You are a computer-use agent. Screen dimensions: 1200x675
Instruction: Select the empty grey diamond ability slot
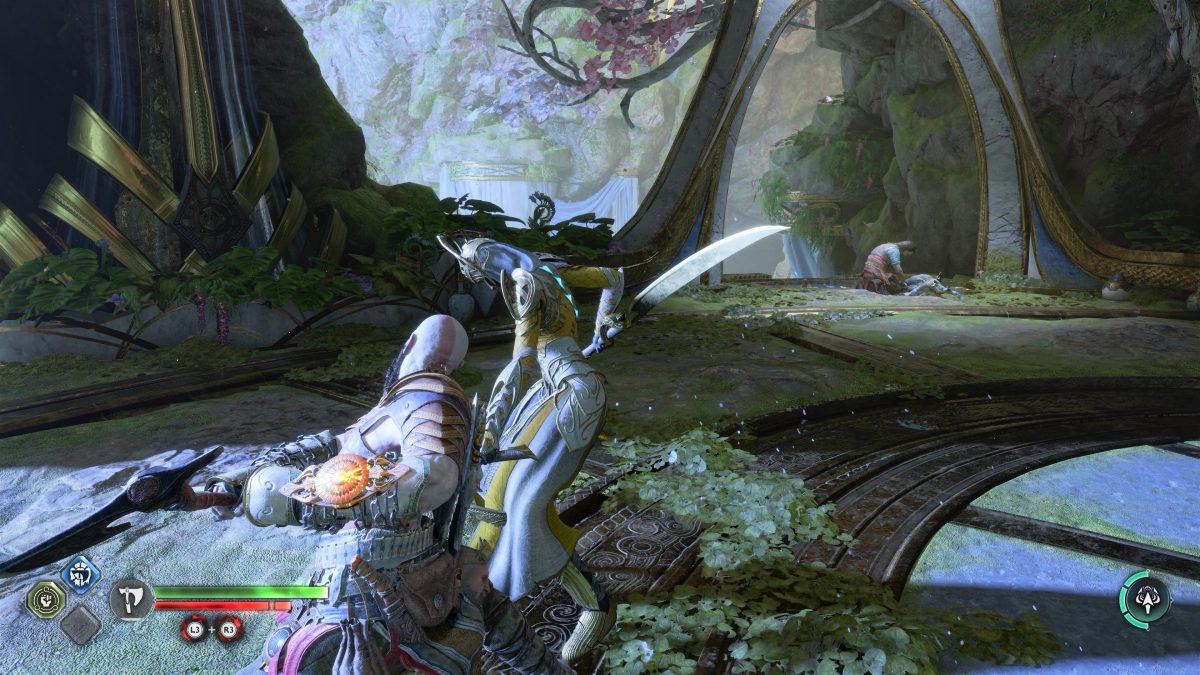click(x=79, y=625)
